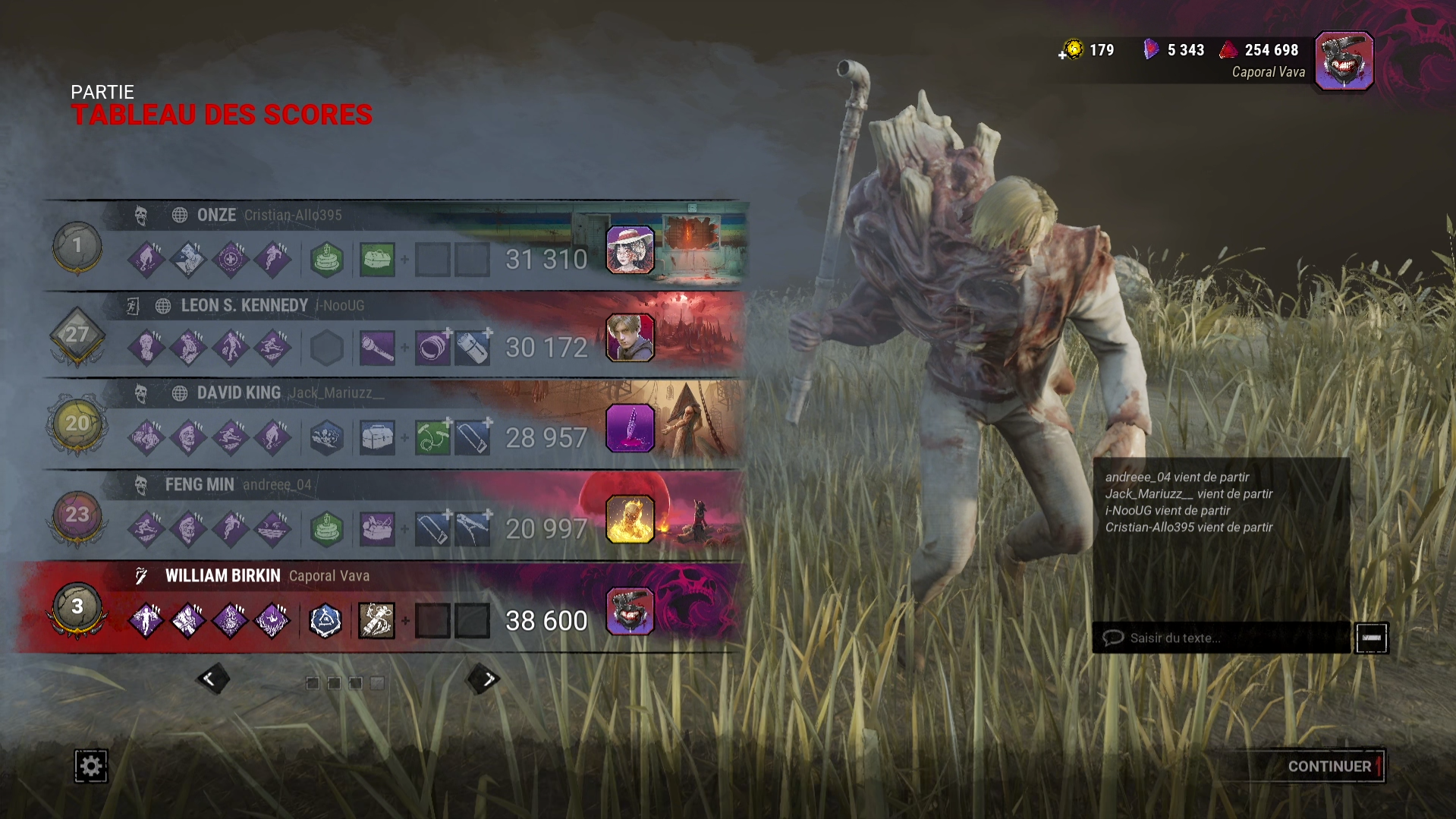
Task: Select Feng Min's player name
Action: (x=200, y=484)
